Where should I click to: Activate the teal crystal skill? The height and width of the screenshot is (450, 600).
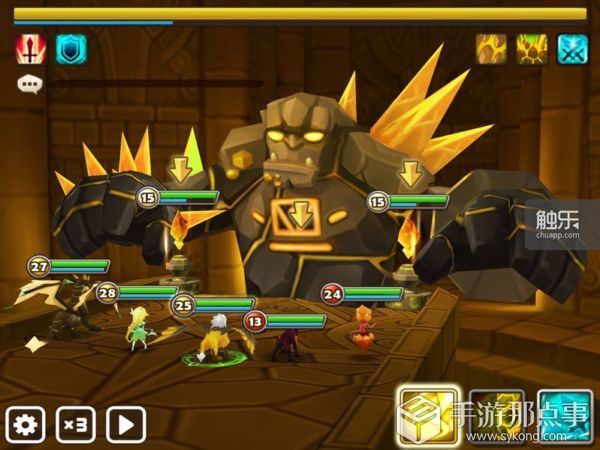(x=565, y=416)
